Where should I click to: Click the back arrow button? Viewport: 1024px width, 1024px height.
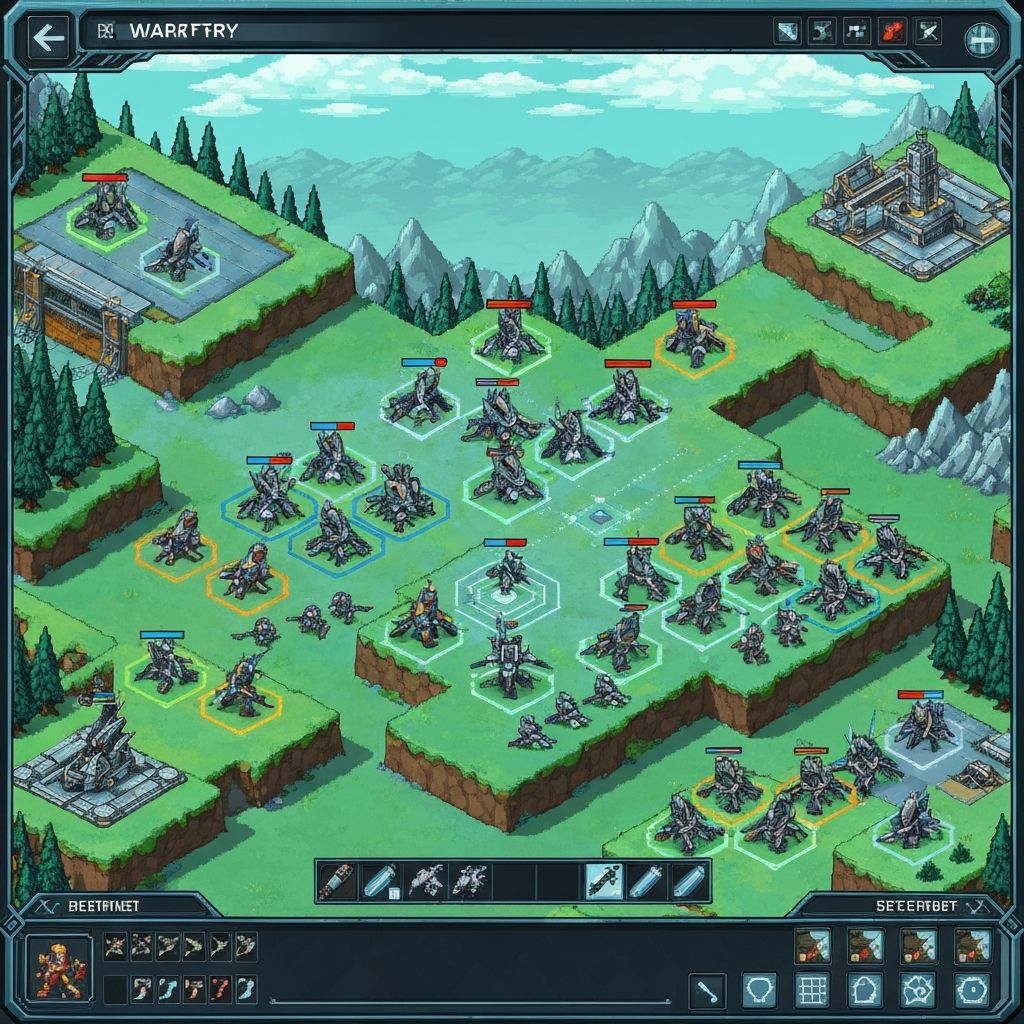[47, 39]
